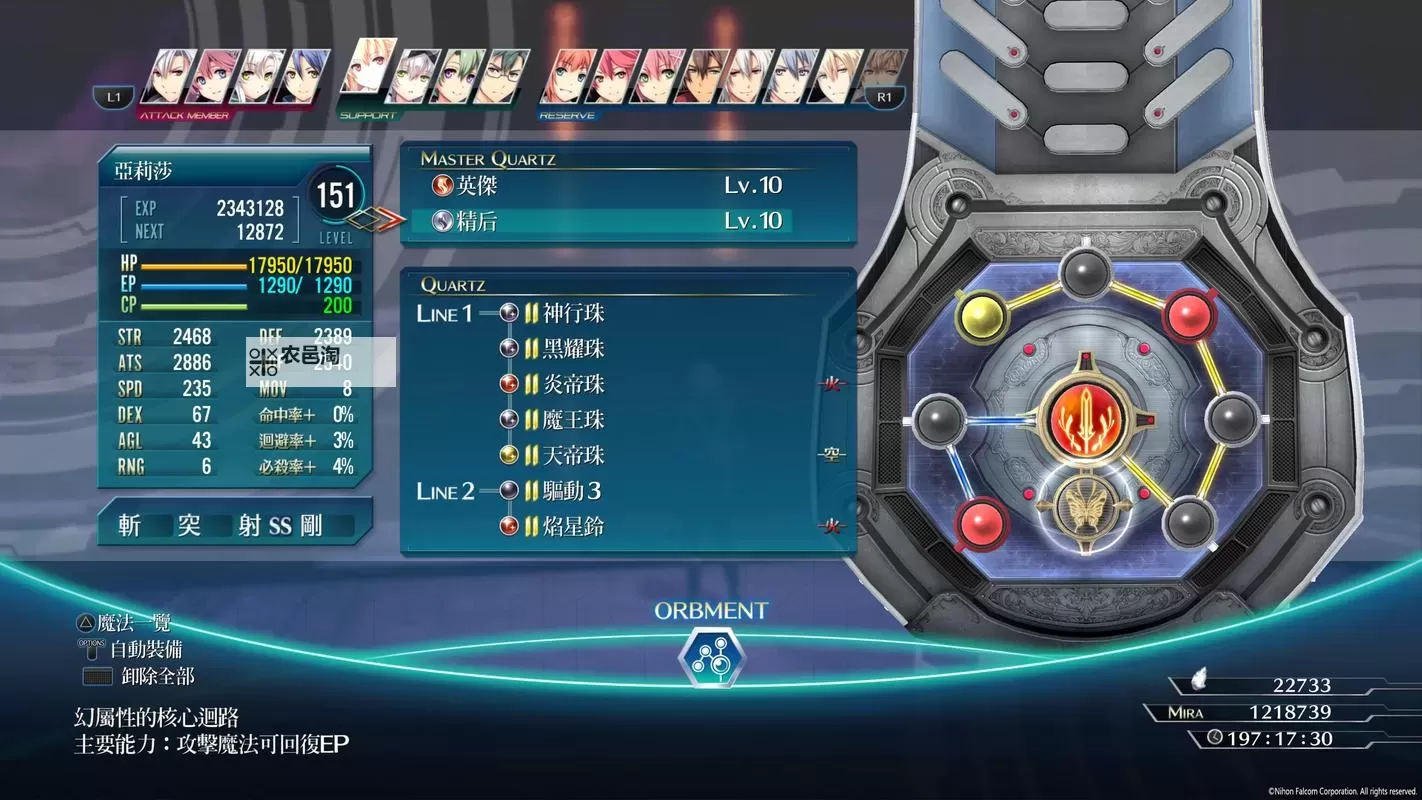
Task: Switch to the RESERVE party group
Action: coord(567,116)
